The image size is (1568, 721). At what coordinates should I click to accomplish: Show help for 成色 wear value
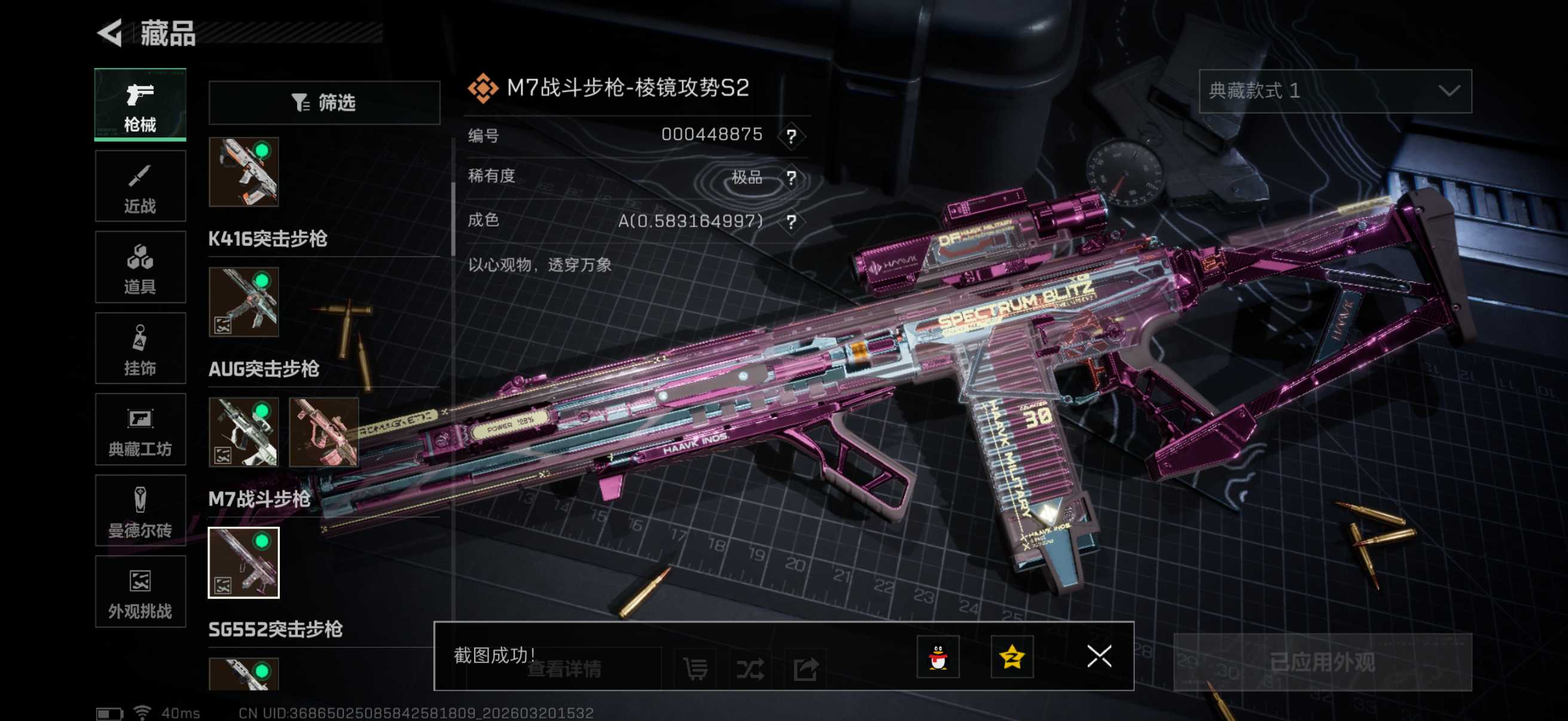[791, 221]
